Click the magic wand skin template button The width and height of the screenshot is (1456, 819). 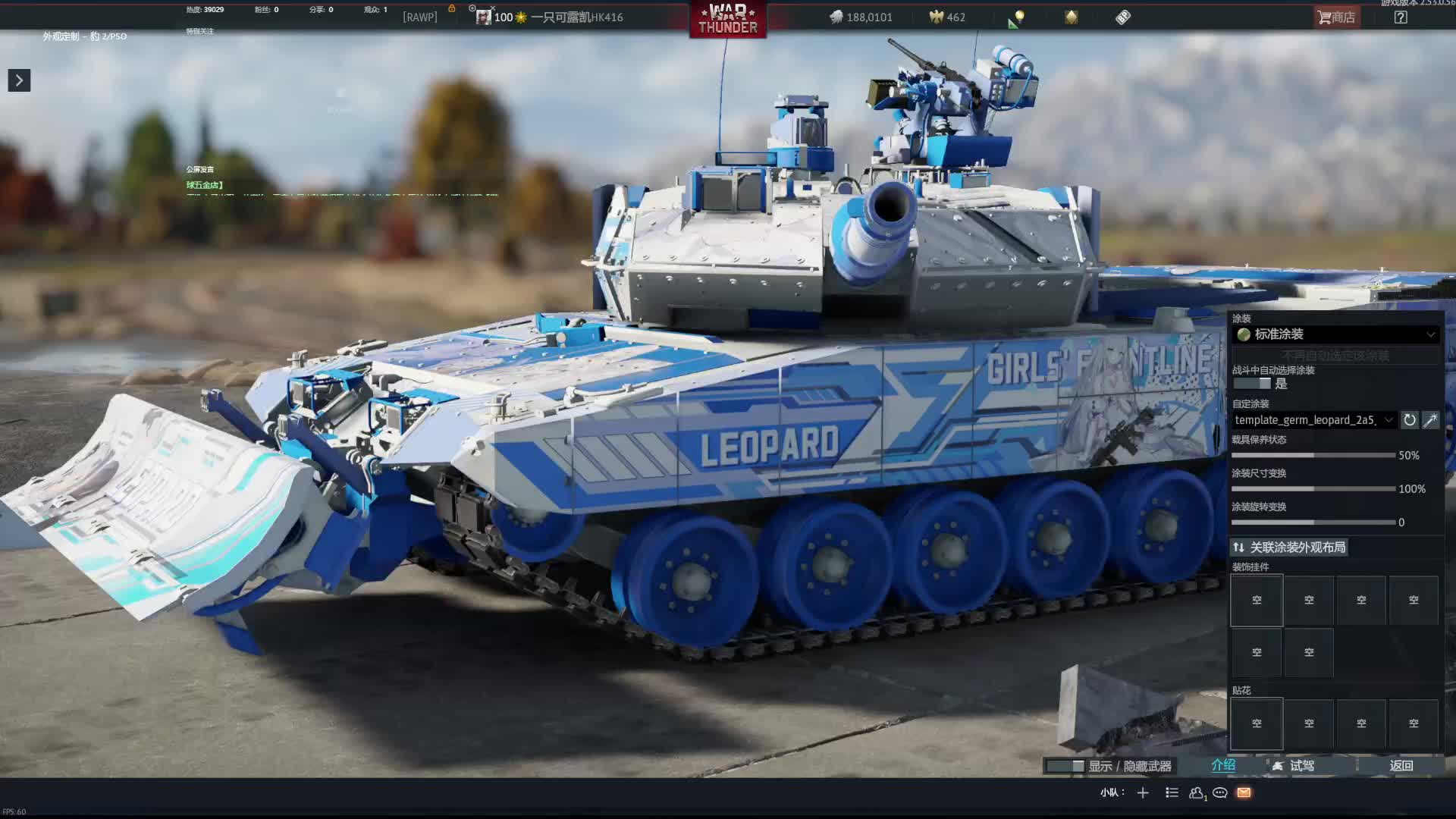pyautogui.click(x=1430, y=420)
